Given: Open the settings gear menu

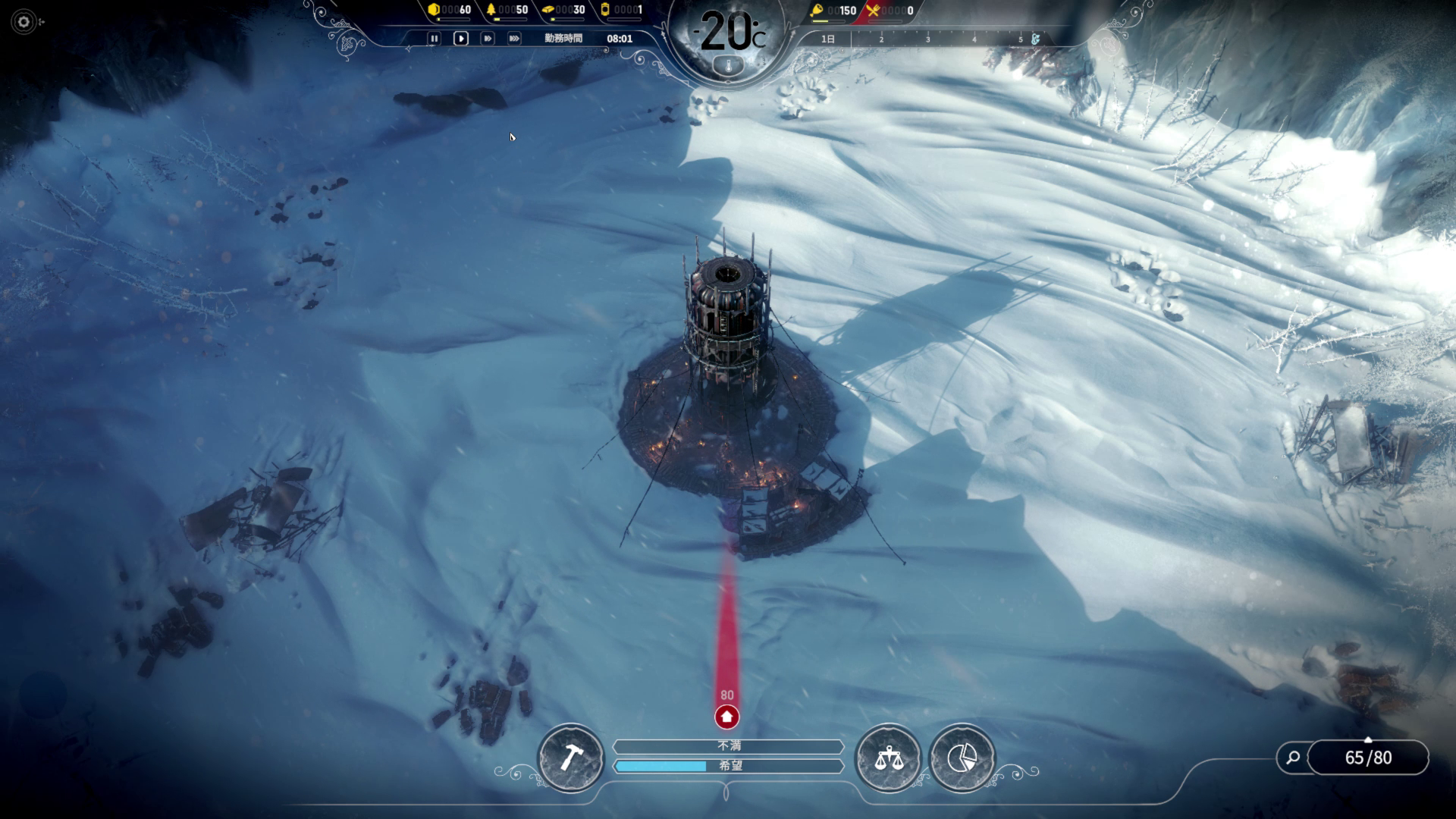Looking at the screenshot, I should pos(24,22).
